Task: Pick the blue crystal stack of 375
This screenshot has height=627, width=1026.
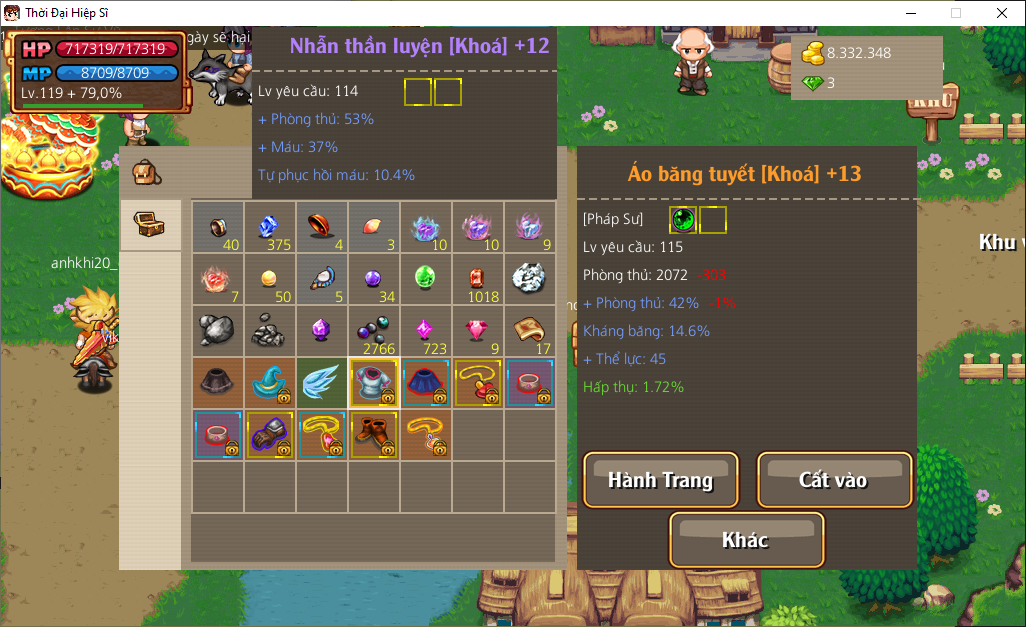Action: [269, 227]
